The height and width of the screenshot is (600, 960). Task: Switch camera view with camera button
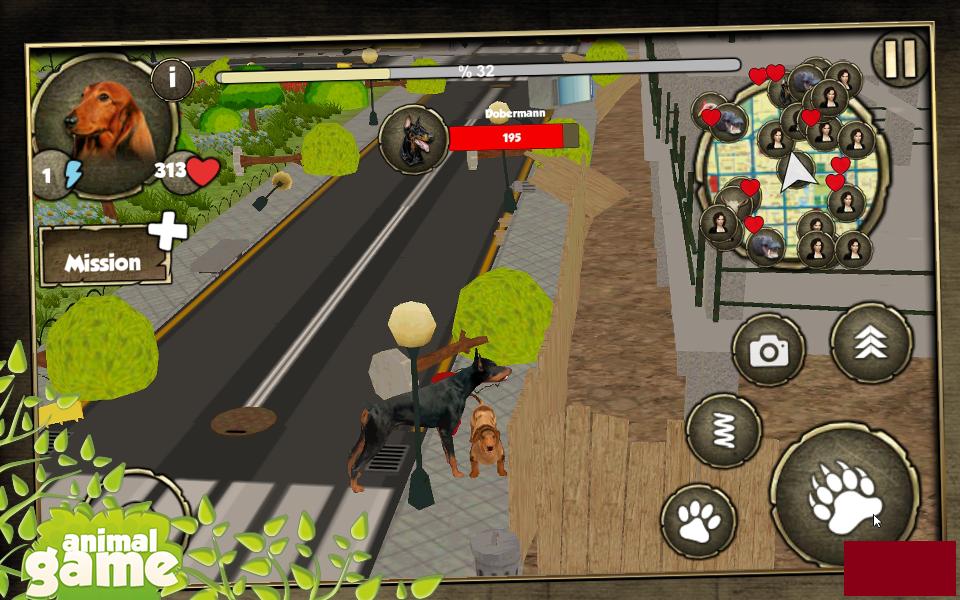pos(769,350)
